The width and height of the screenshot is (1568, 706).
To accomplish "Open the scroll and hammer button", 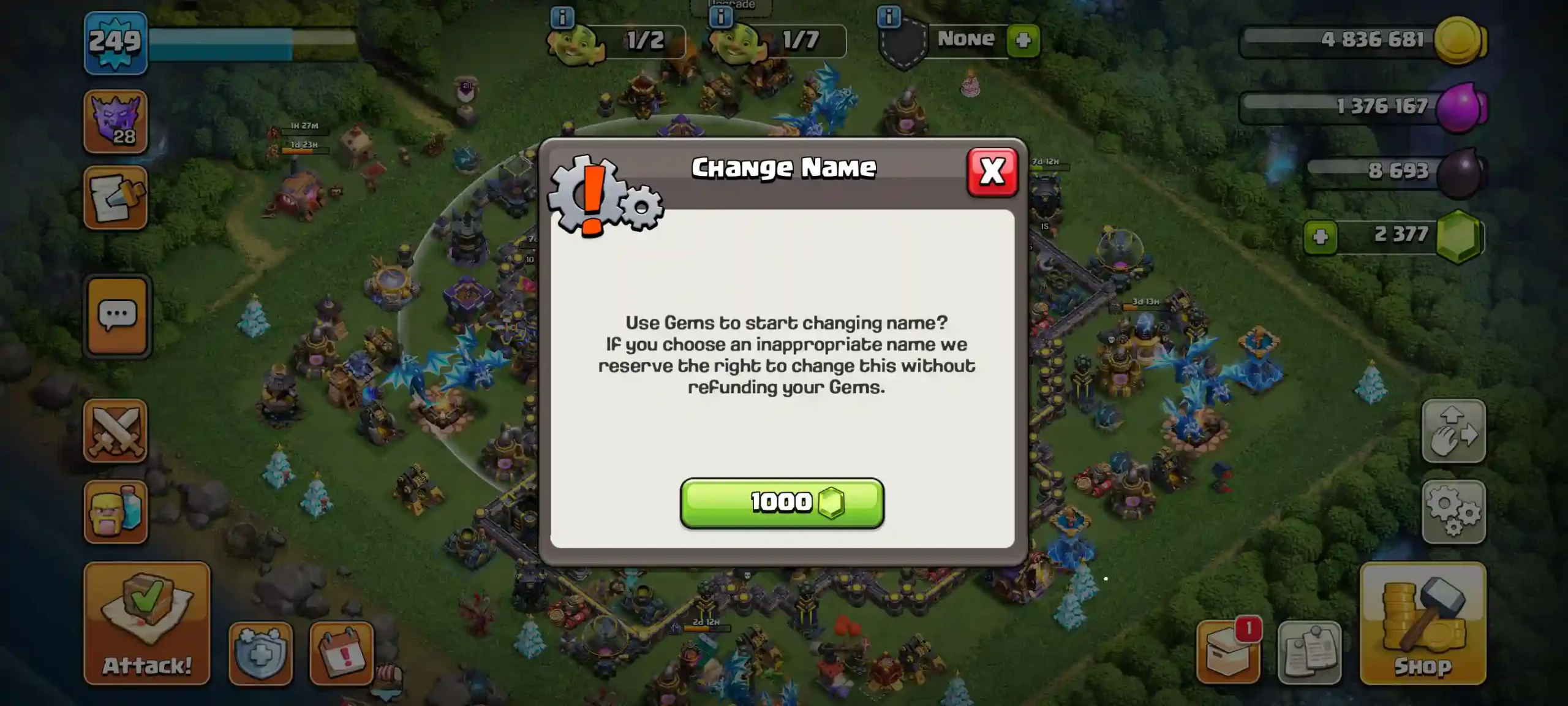I will coord(116,198).
